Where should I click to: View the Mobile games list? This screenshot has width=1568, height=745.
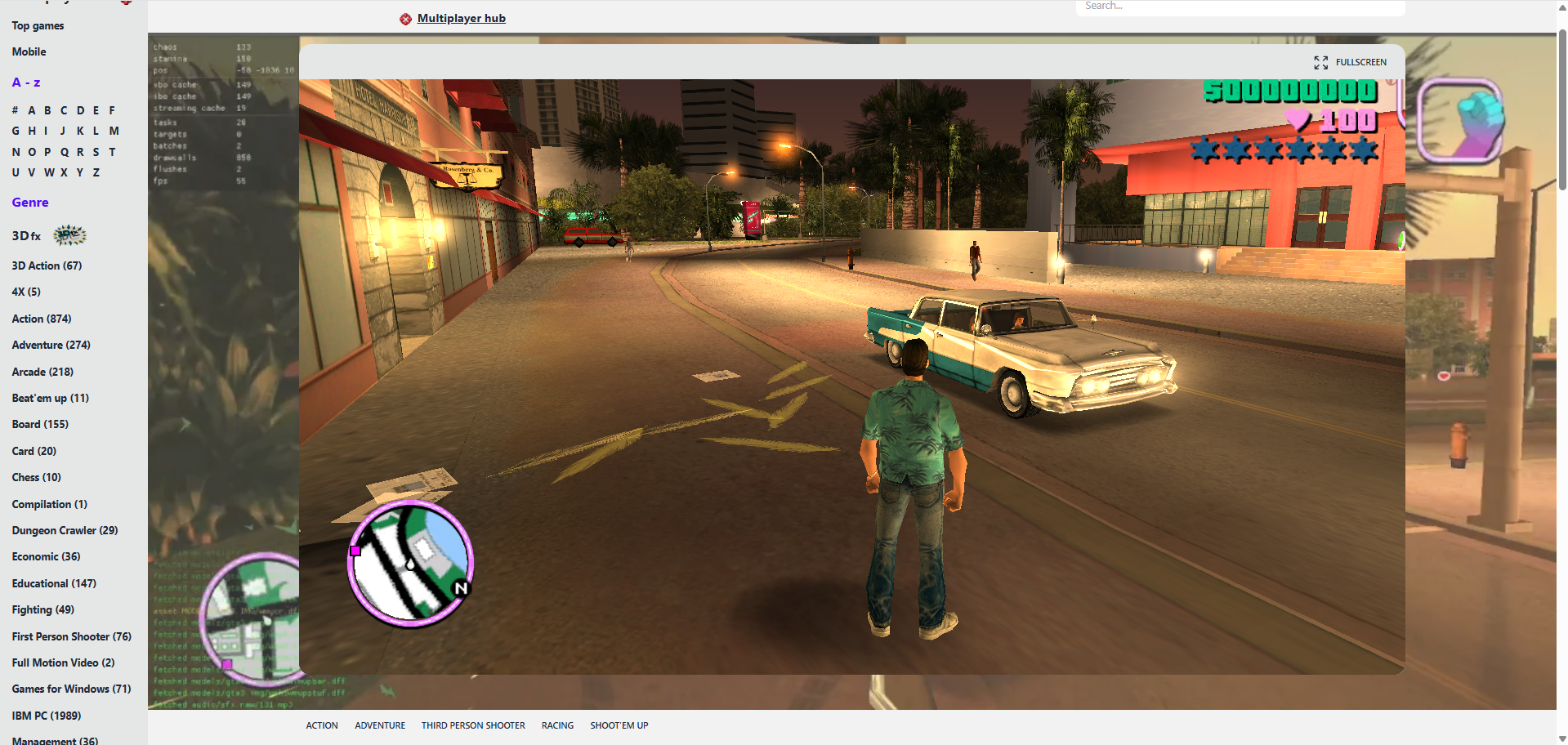[29, 51]
